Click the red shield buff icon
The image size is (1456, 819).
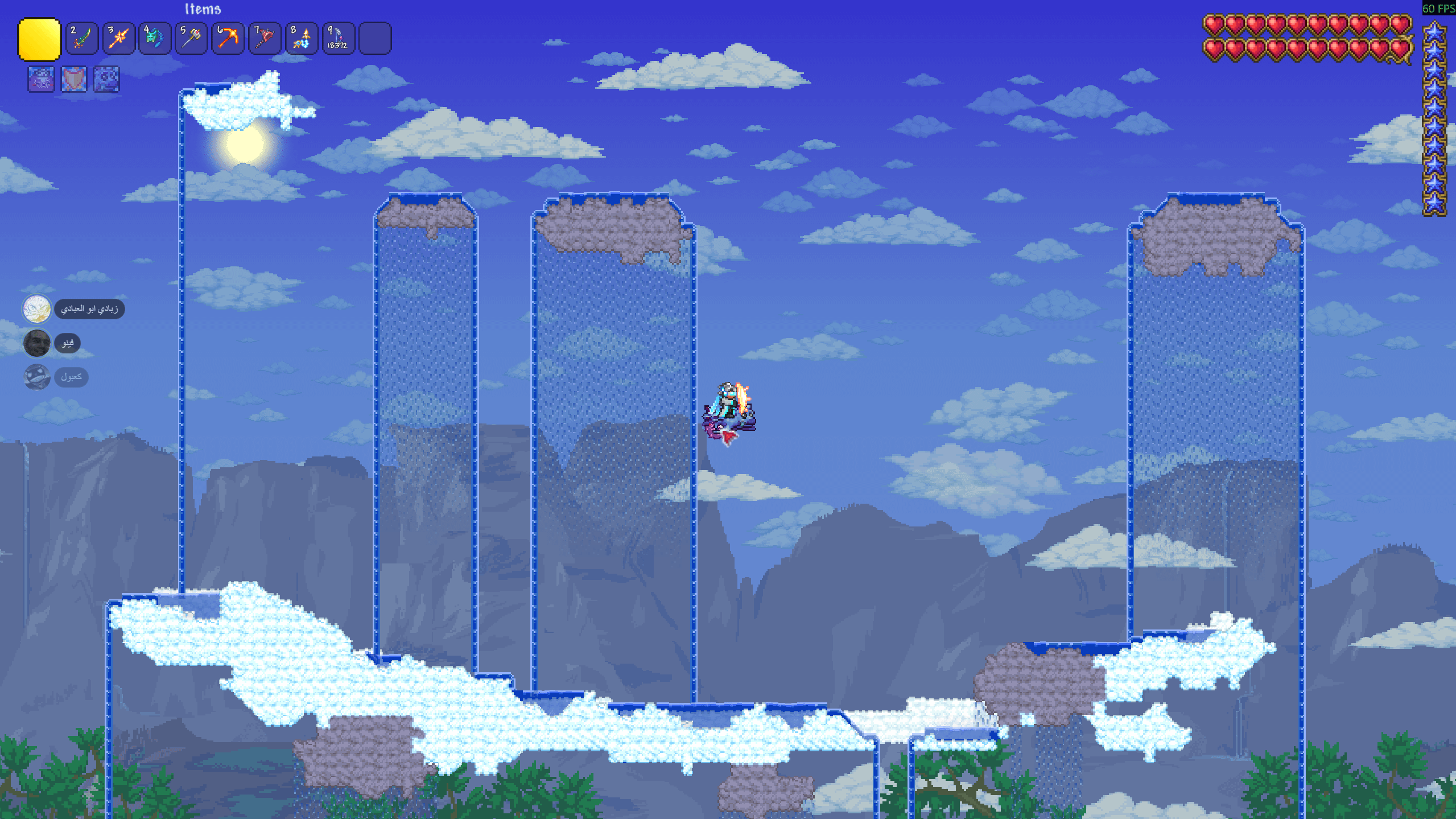[74, 79]
